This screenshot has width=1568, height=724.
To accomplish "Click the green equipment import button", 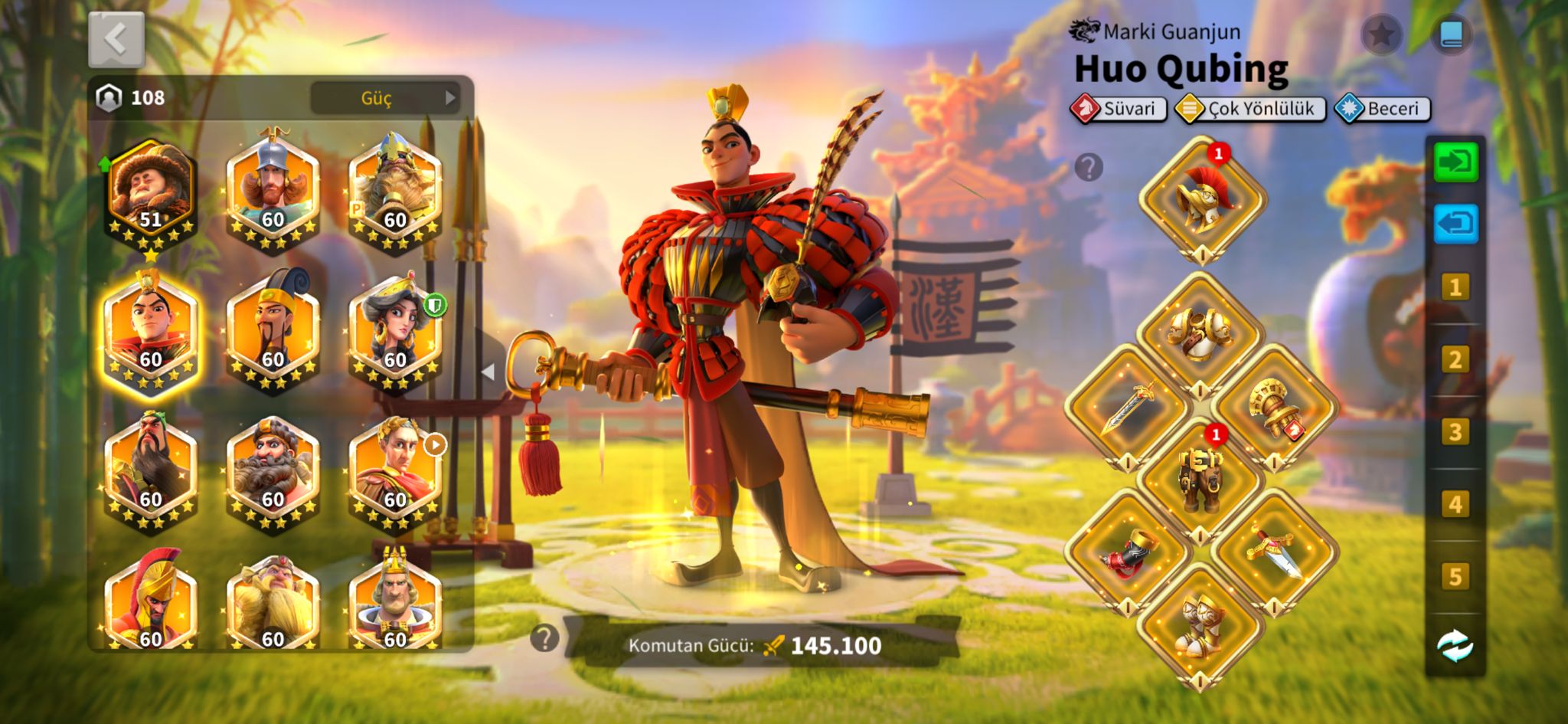I will [x=1455, y=162].
